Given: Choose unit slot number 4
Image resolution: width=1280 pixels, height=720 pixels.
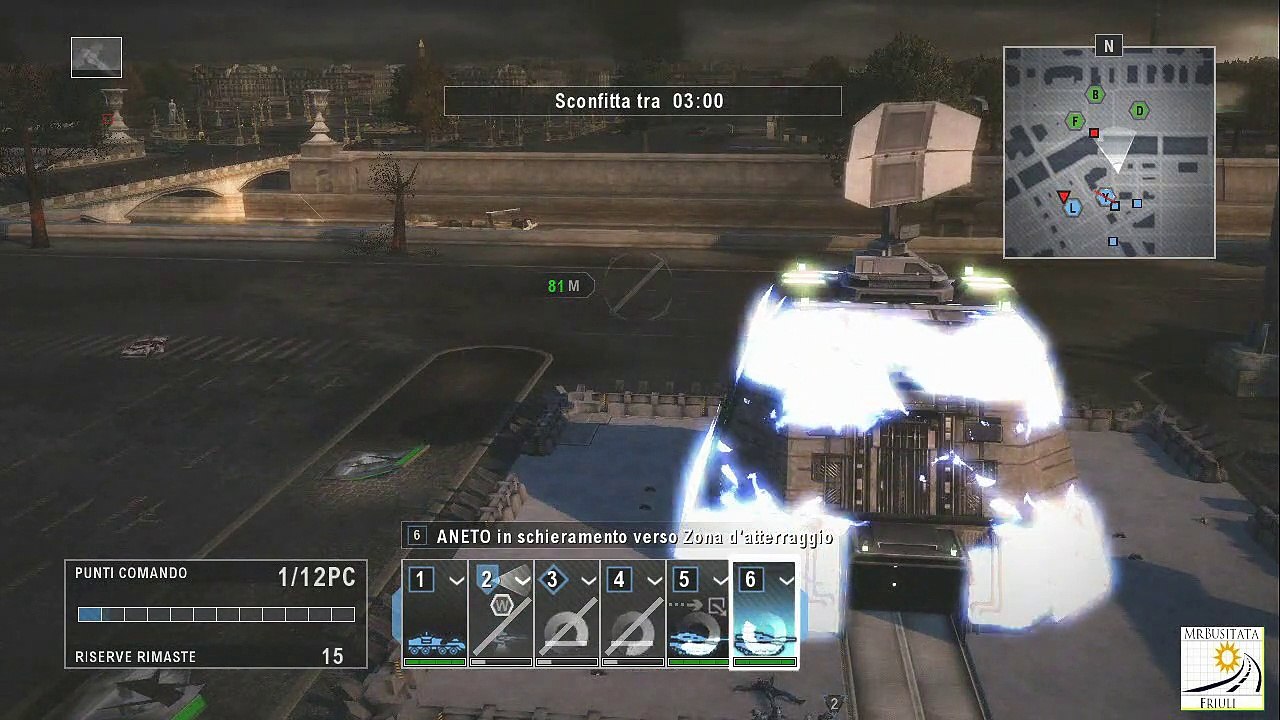Looking at the screenshot, I should pos(633,613).
